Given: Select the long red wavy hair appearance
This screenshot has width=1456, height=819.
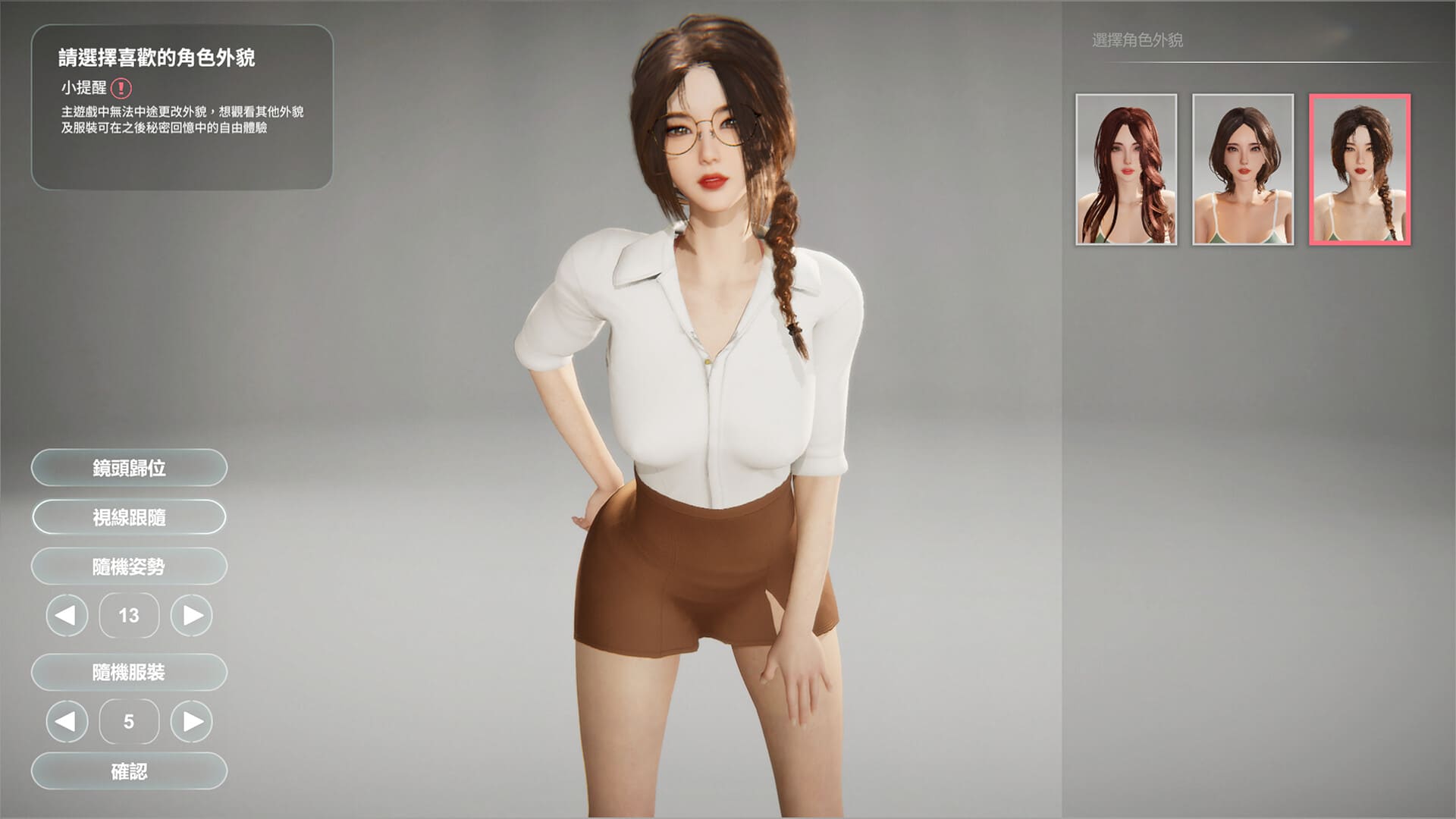Looking at the screenshot, I should [x=1126, y=169].
